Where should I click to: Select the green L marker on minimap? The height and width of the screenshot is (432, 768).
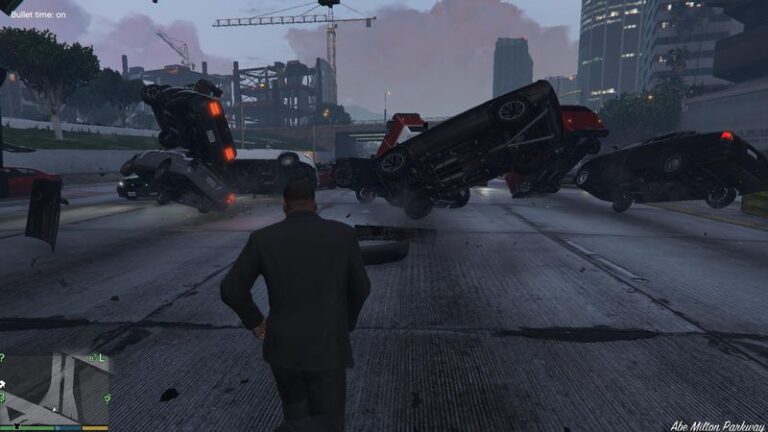tap(101, 358)
